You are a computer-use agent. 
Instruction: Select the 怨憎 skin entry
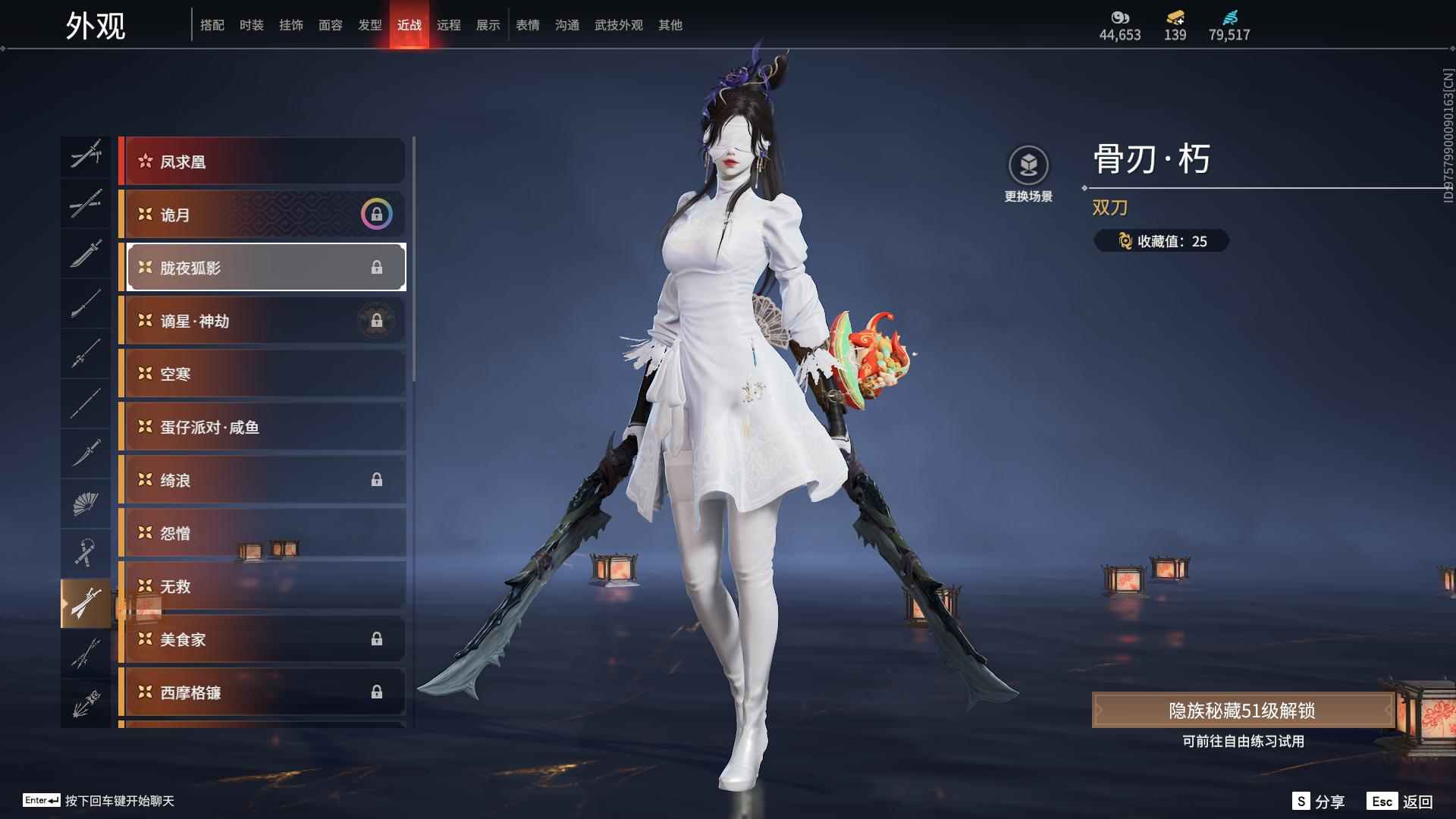coord(262,533)
